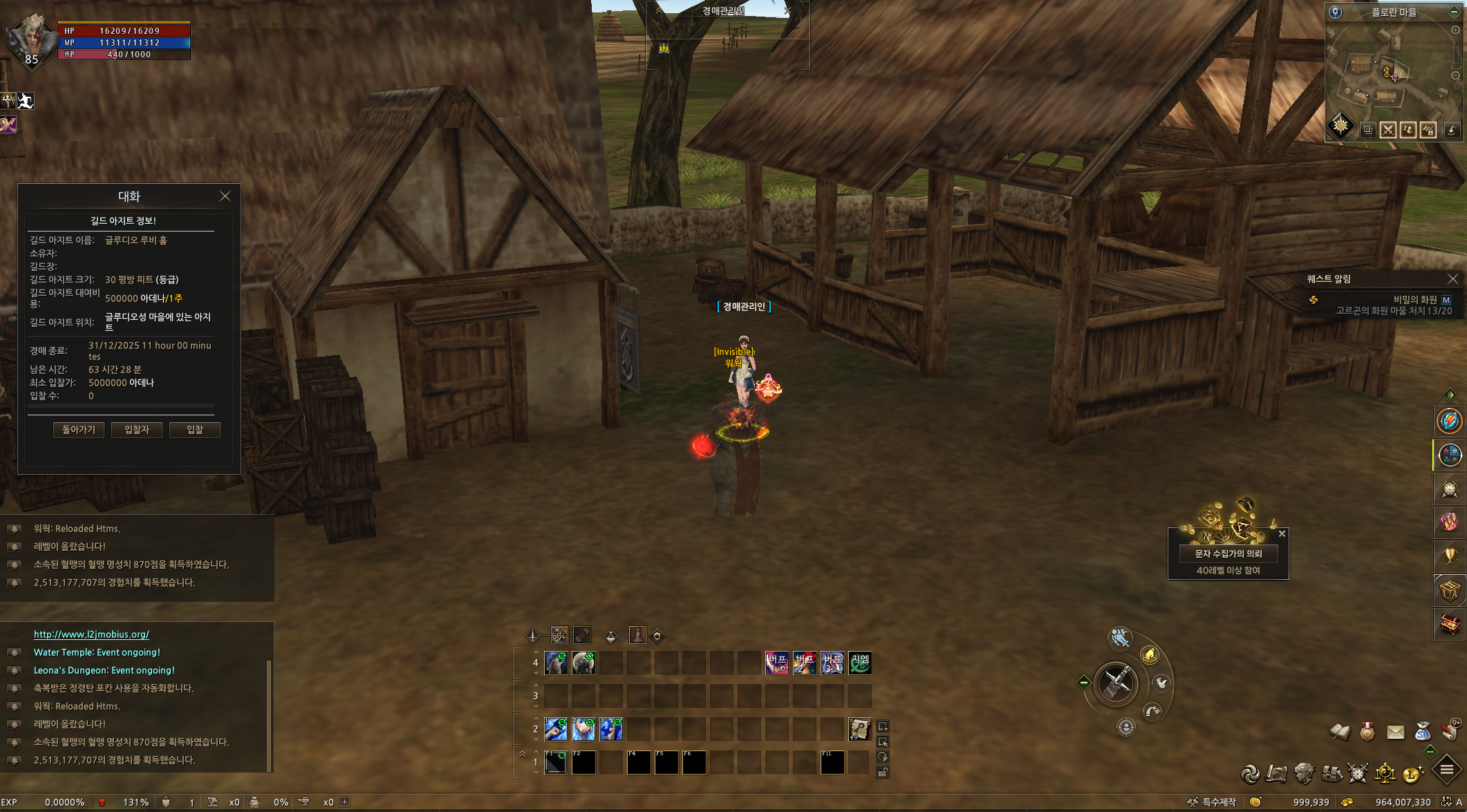This screenshot has width=1467, height=812.
Task: Close the 퀘스트 알림 quest tracker
Action: point(1452,279)
